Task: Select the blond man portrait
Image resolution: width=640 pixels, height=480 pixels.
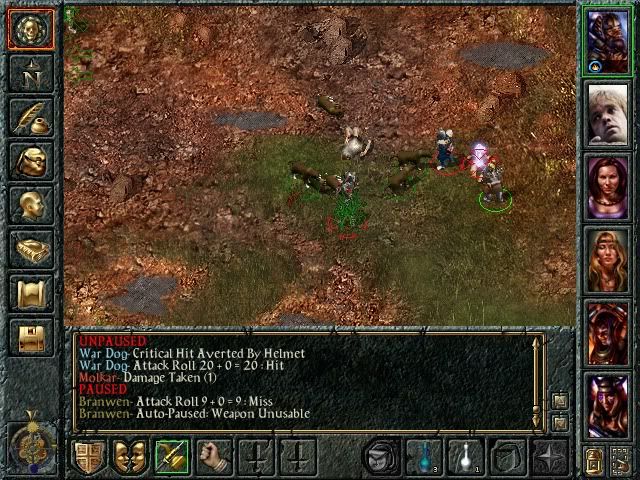Action: coord(608,113)
